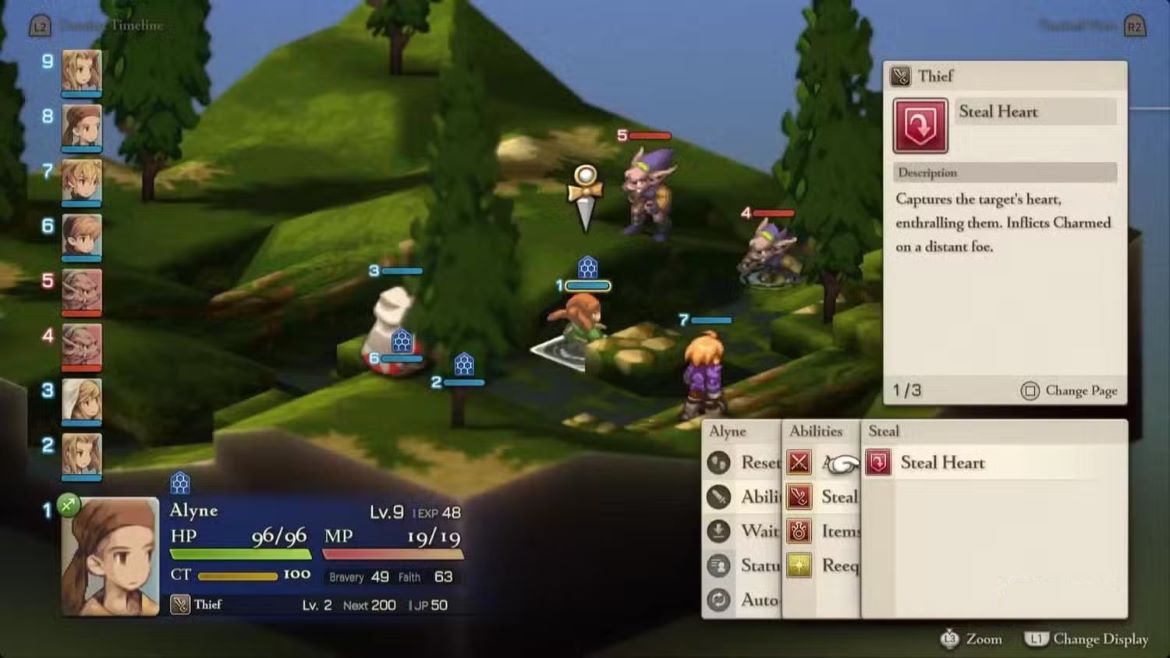Screen dimensions: 1170x658
Task: Open Alyne's Abilities command
Action: coord(745,497)
